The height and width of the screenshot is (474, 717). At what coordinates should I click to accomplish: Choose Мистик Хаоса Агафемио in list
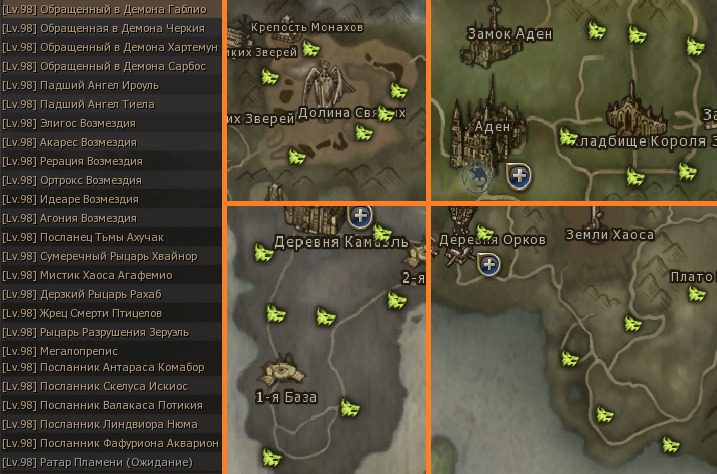(110, 275)
